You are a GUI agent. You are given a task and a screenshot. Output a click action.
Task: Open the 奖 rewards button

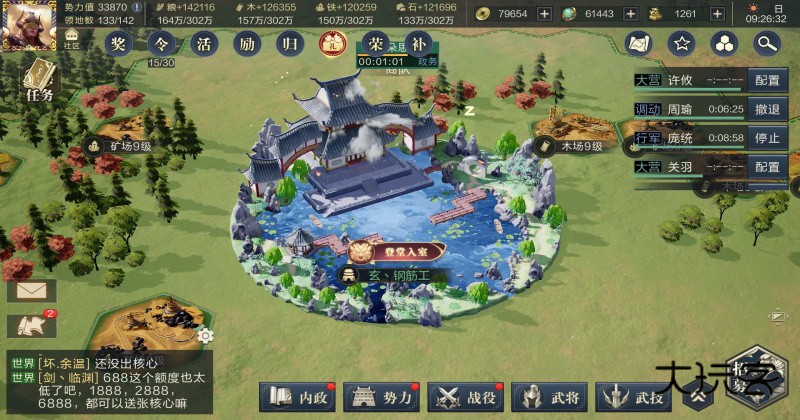(119, 43)
